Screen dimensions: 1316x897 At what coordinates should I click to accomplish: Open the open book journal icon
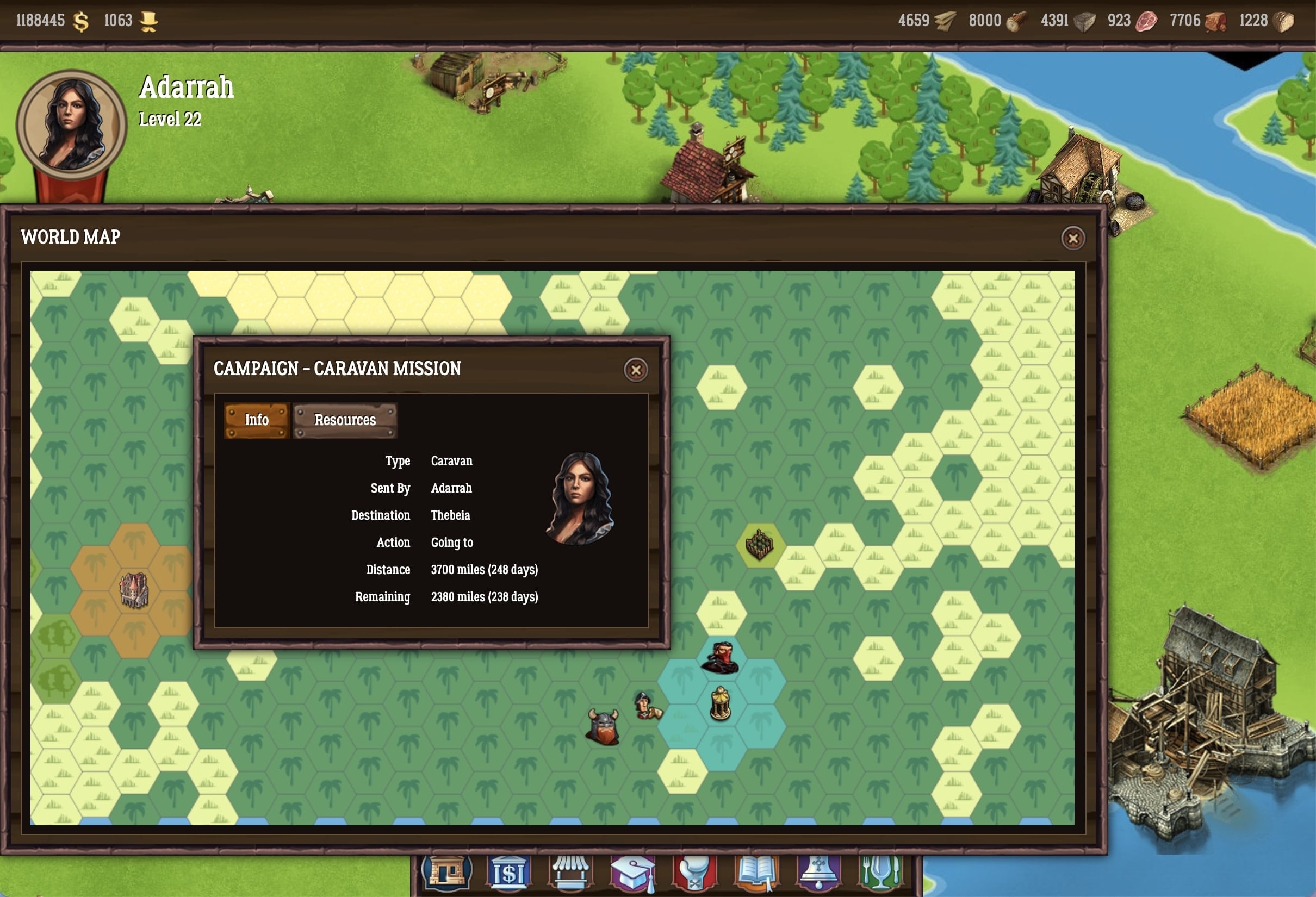click(x=756, y=873)
